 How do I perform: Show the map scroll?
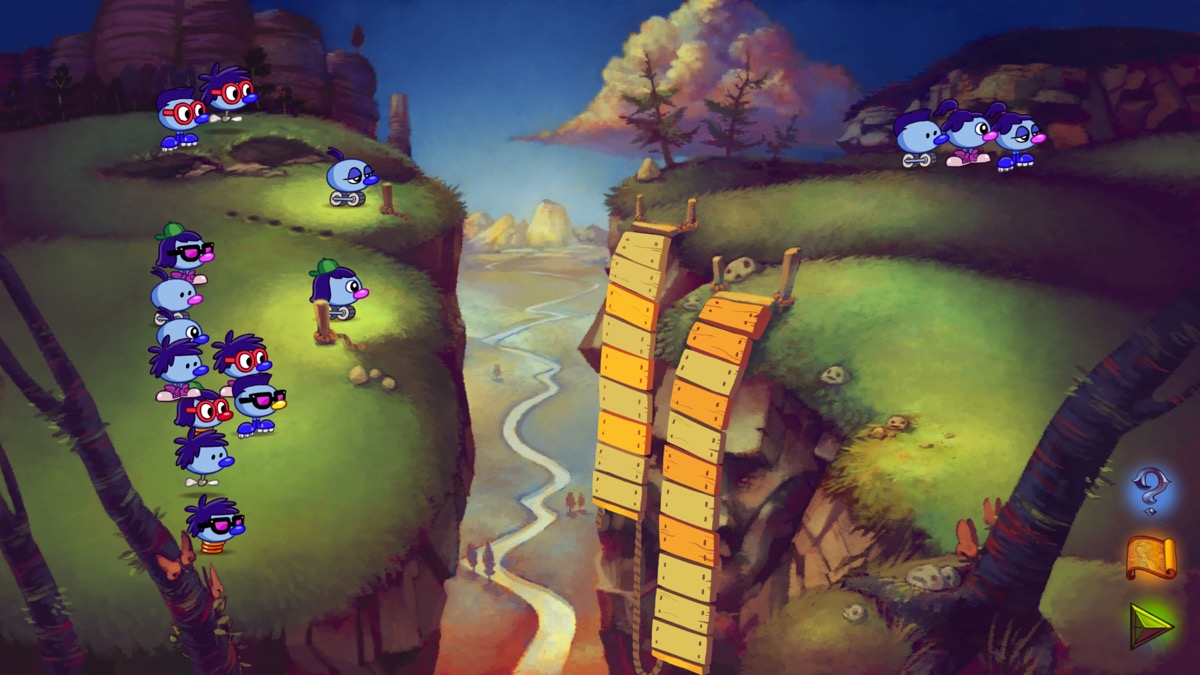(1150, 557)
